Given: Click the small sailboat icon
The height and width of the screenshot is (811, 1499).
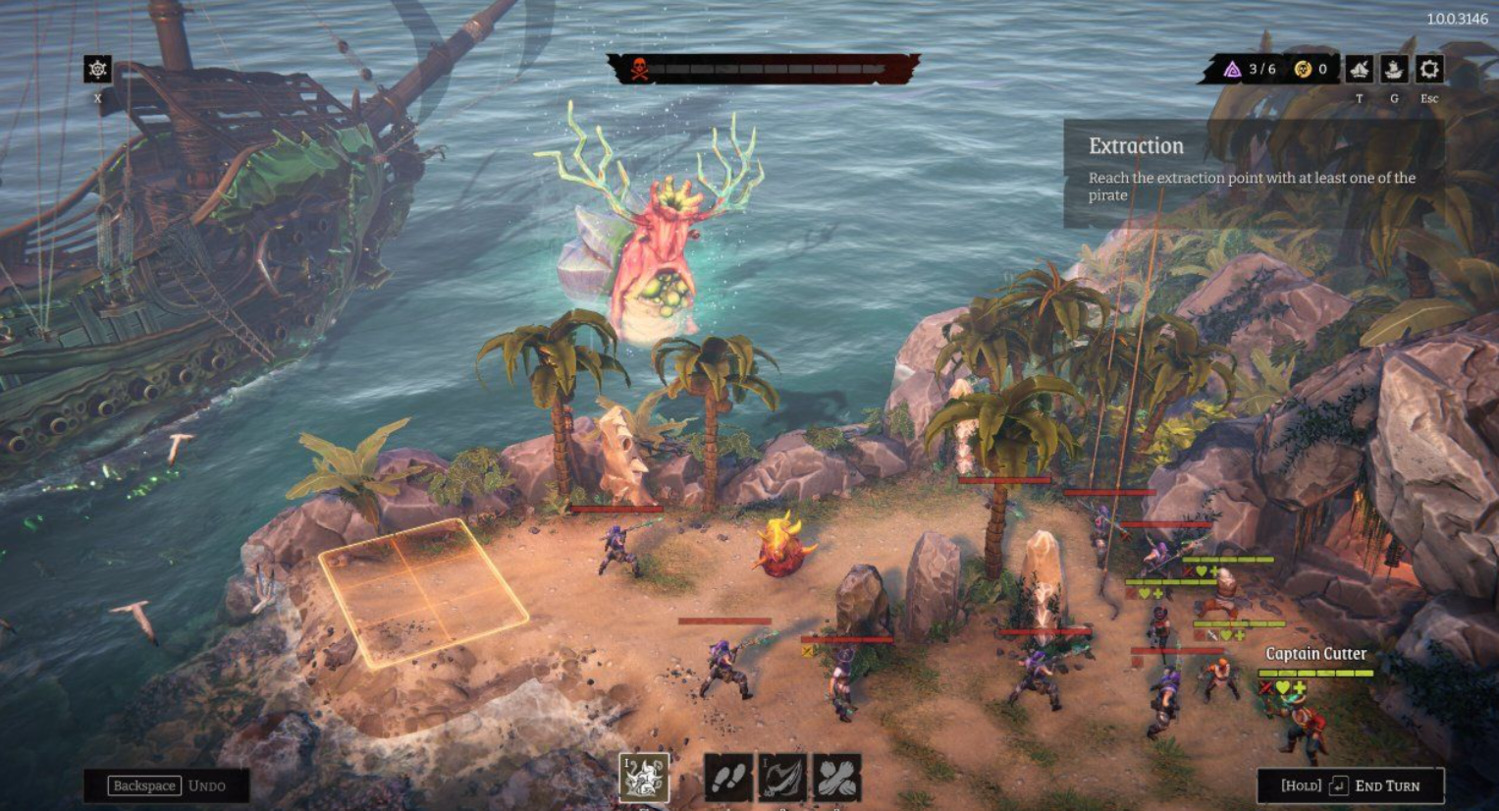Looking at the screenshot, I should 1358,69.
